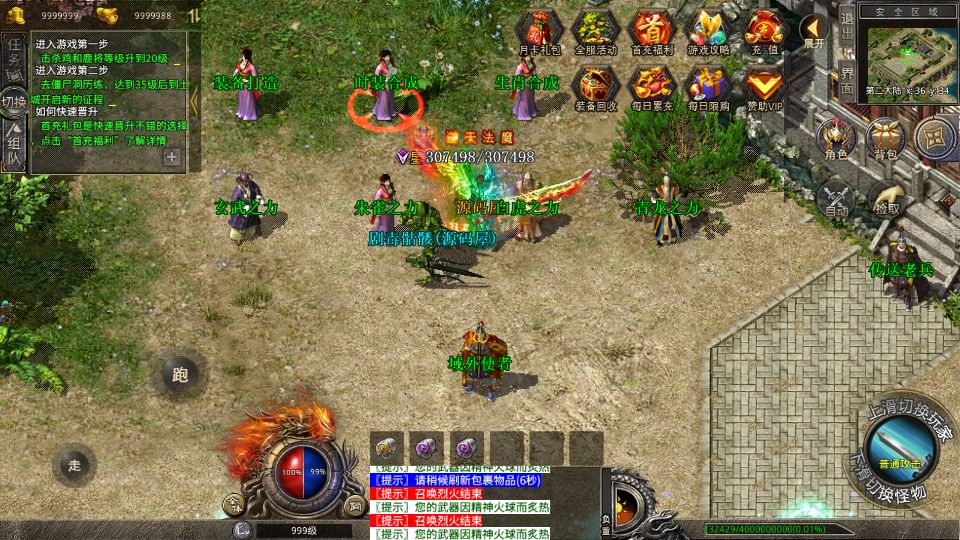Screen dimensions: 960x540
Task: Open the 游戏攻略 game guide
Action: pos(708,31)
